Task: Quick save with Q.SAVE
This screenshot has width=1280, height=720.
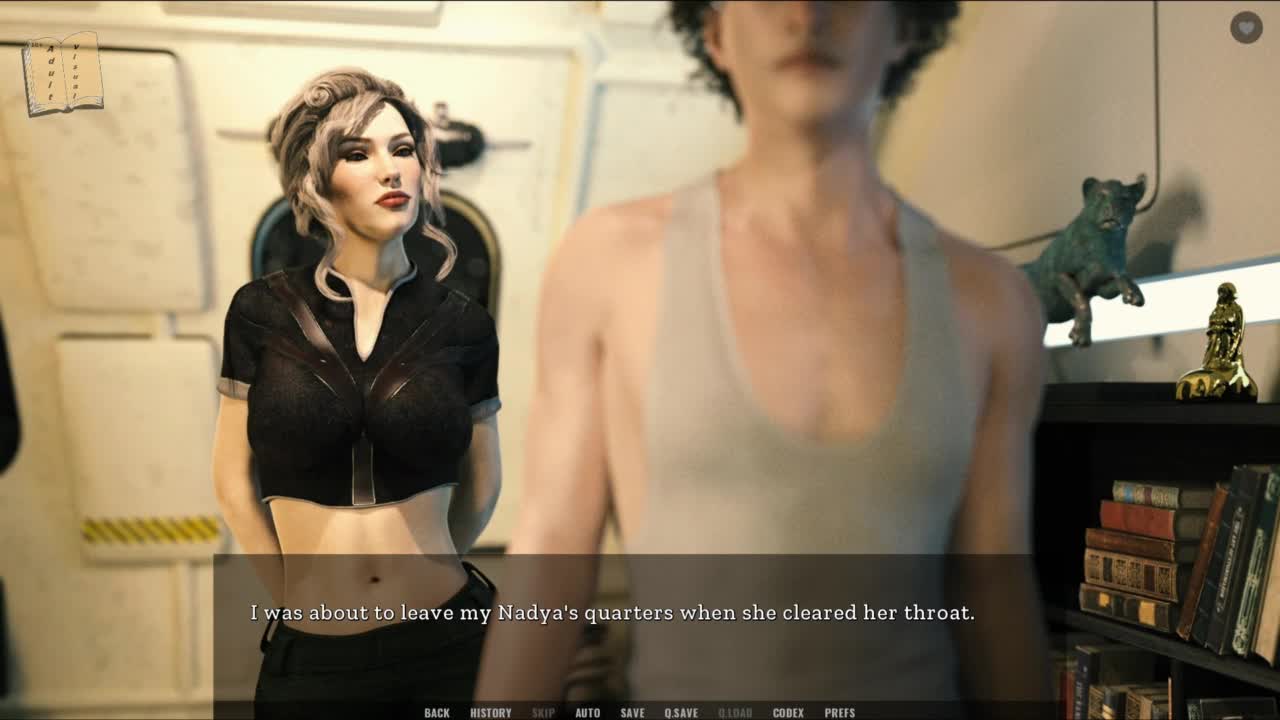Action: pyautogui.click(x=681, y=713)
